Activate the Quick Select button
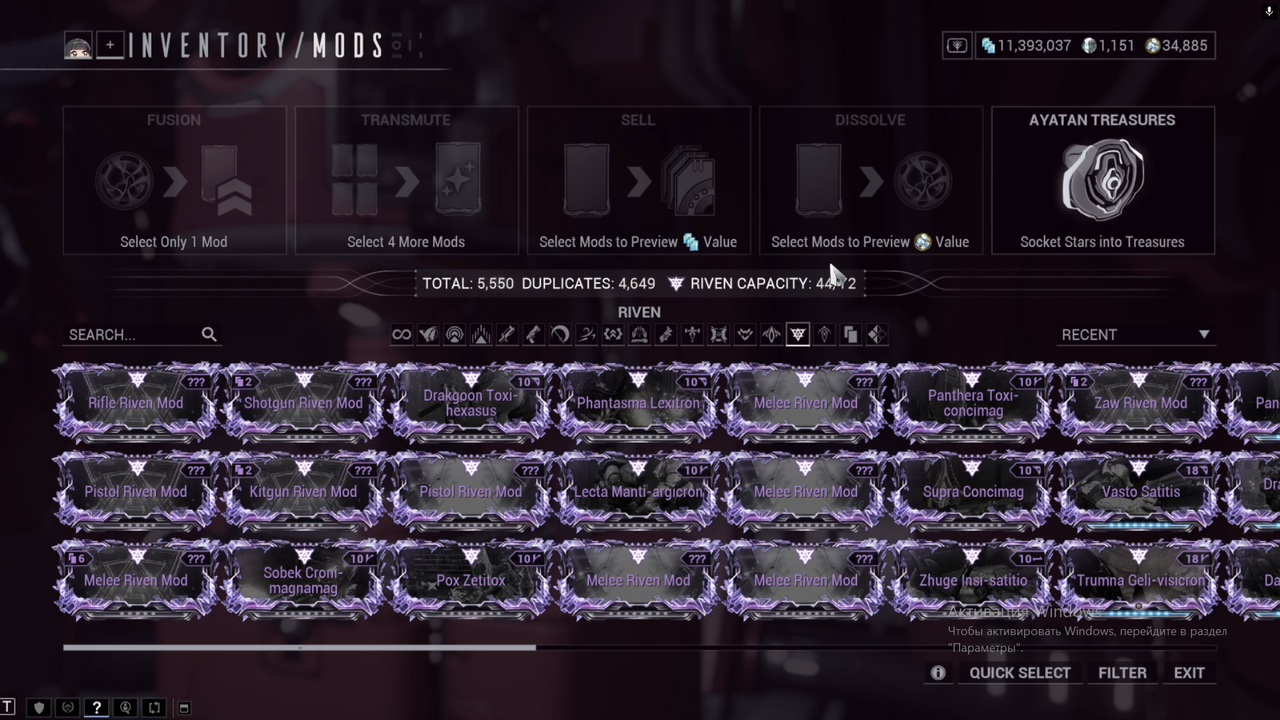Viewport: 1280px width, 720px height. pos(1019,673)
